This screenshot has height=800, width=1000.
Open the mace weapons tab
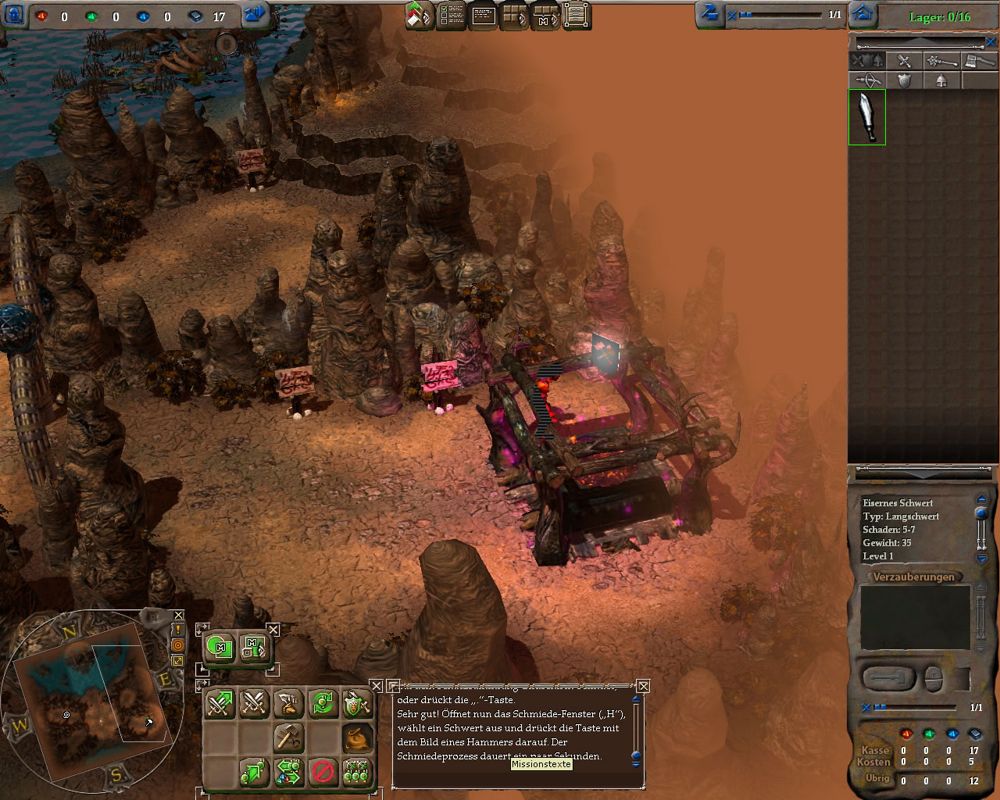click(939, 62)
